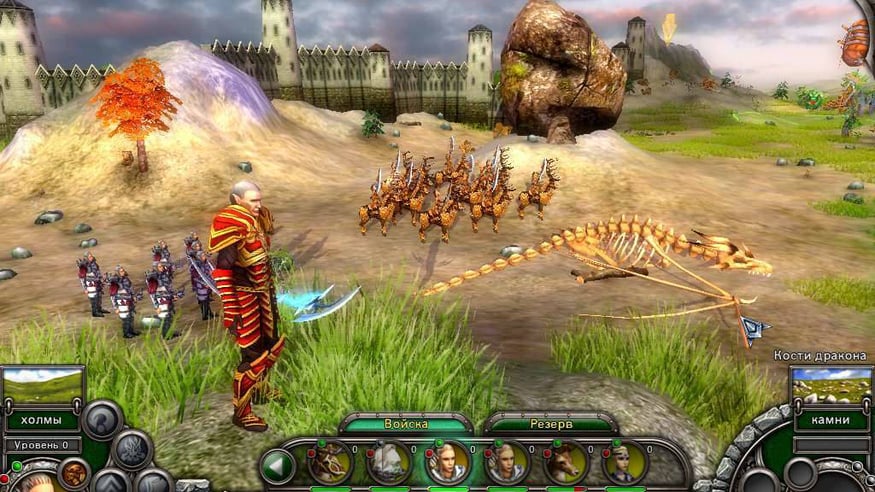
Task: Click the камни stones terrain thumbnail
Action: coord(830,386)
